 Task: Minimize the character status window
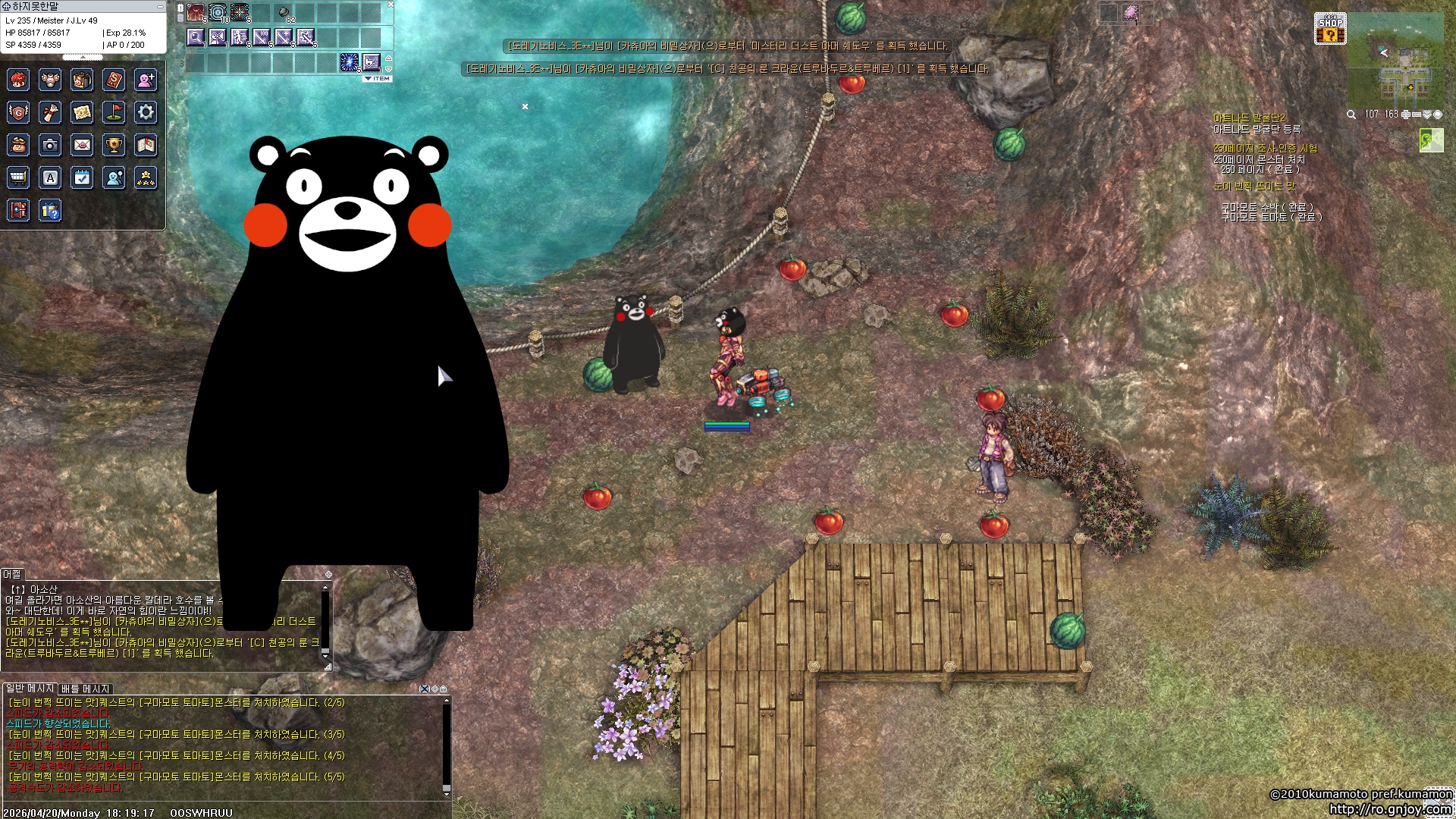[160, 6]
